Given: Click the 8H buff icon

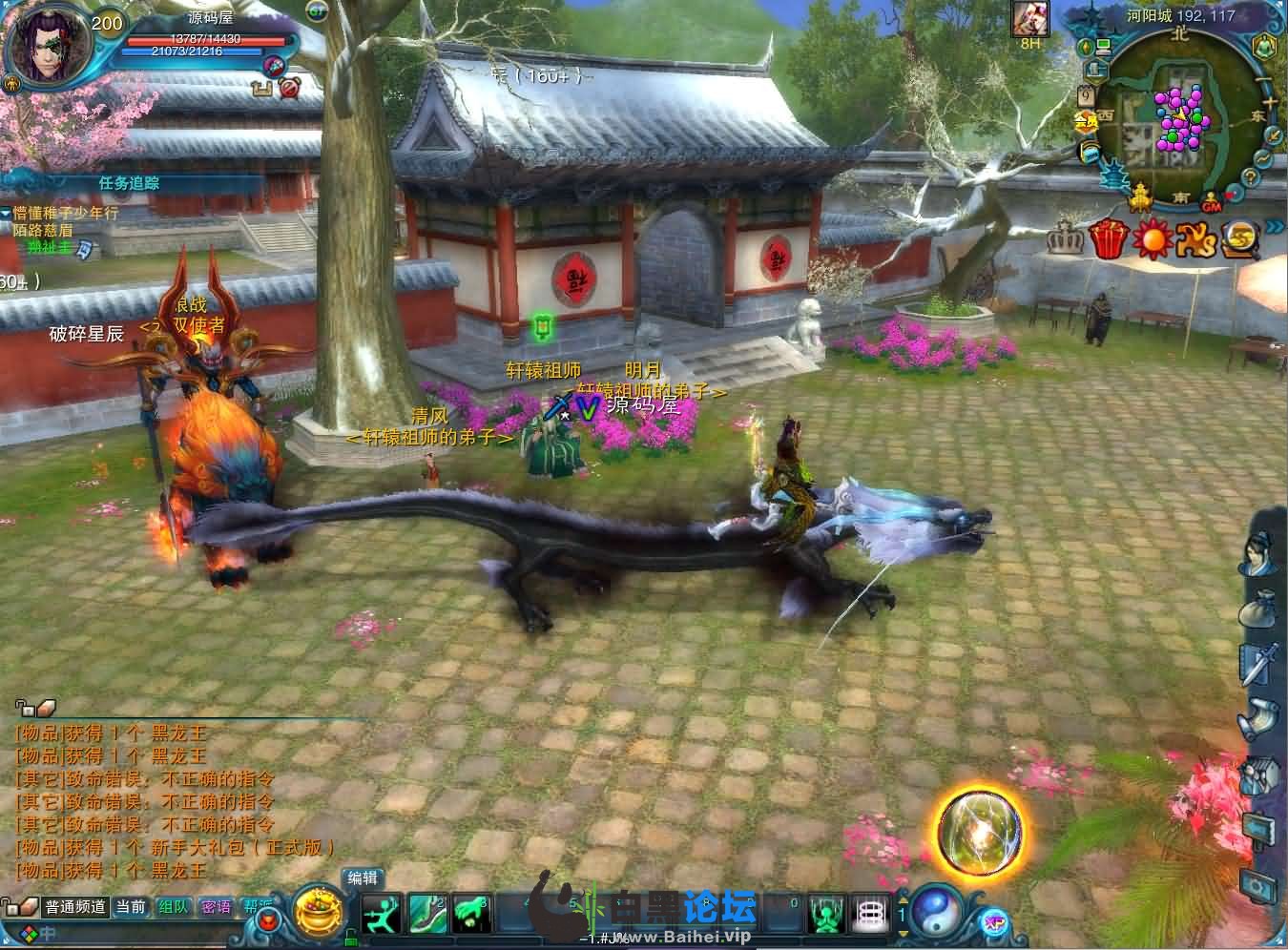Looking at the screenshot, I should (x=1030, y=19).
